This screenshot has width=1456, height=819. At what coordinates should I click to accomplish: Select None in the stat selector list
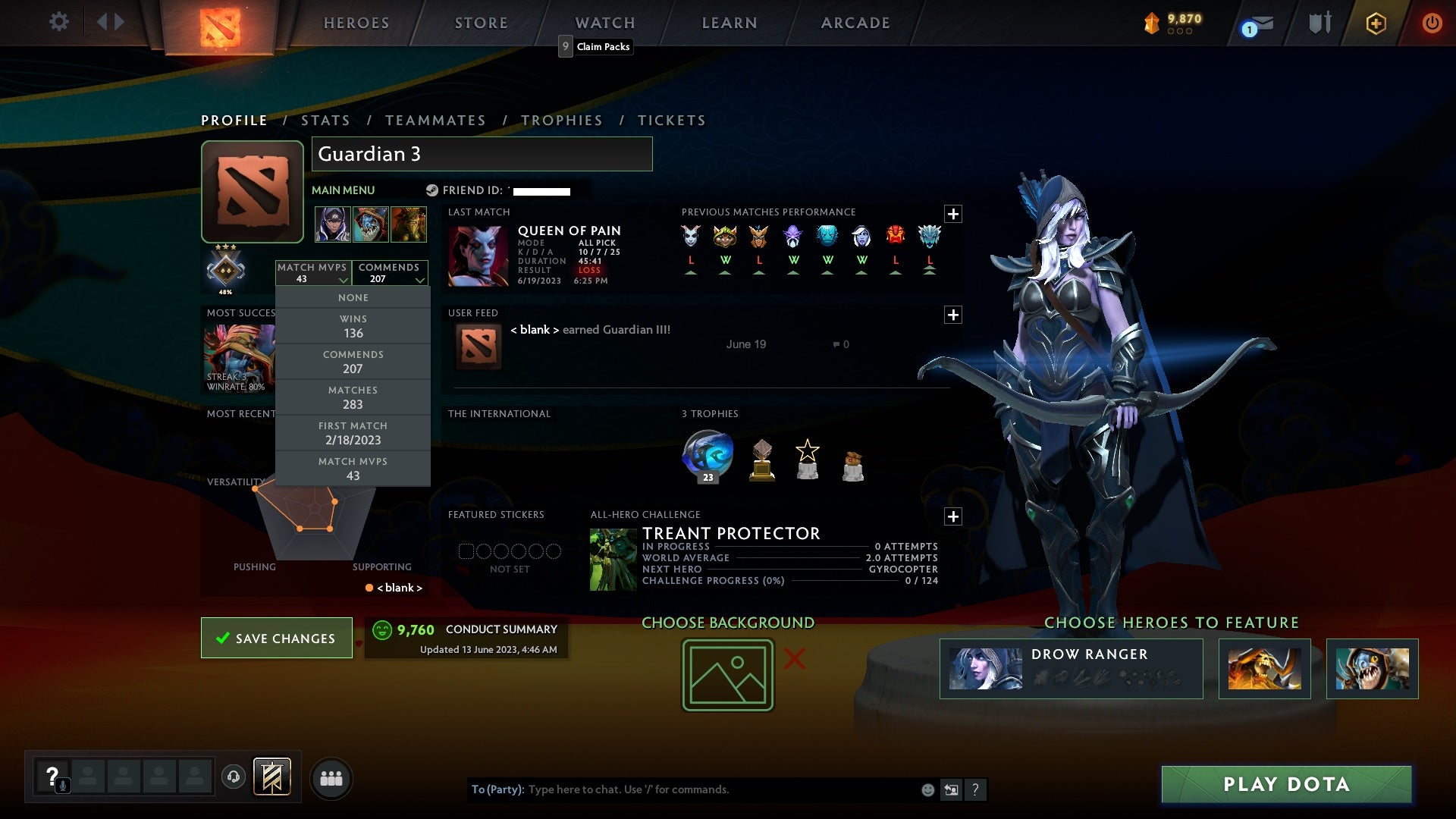click(x=353, y=297)
